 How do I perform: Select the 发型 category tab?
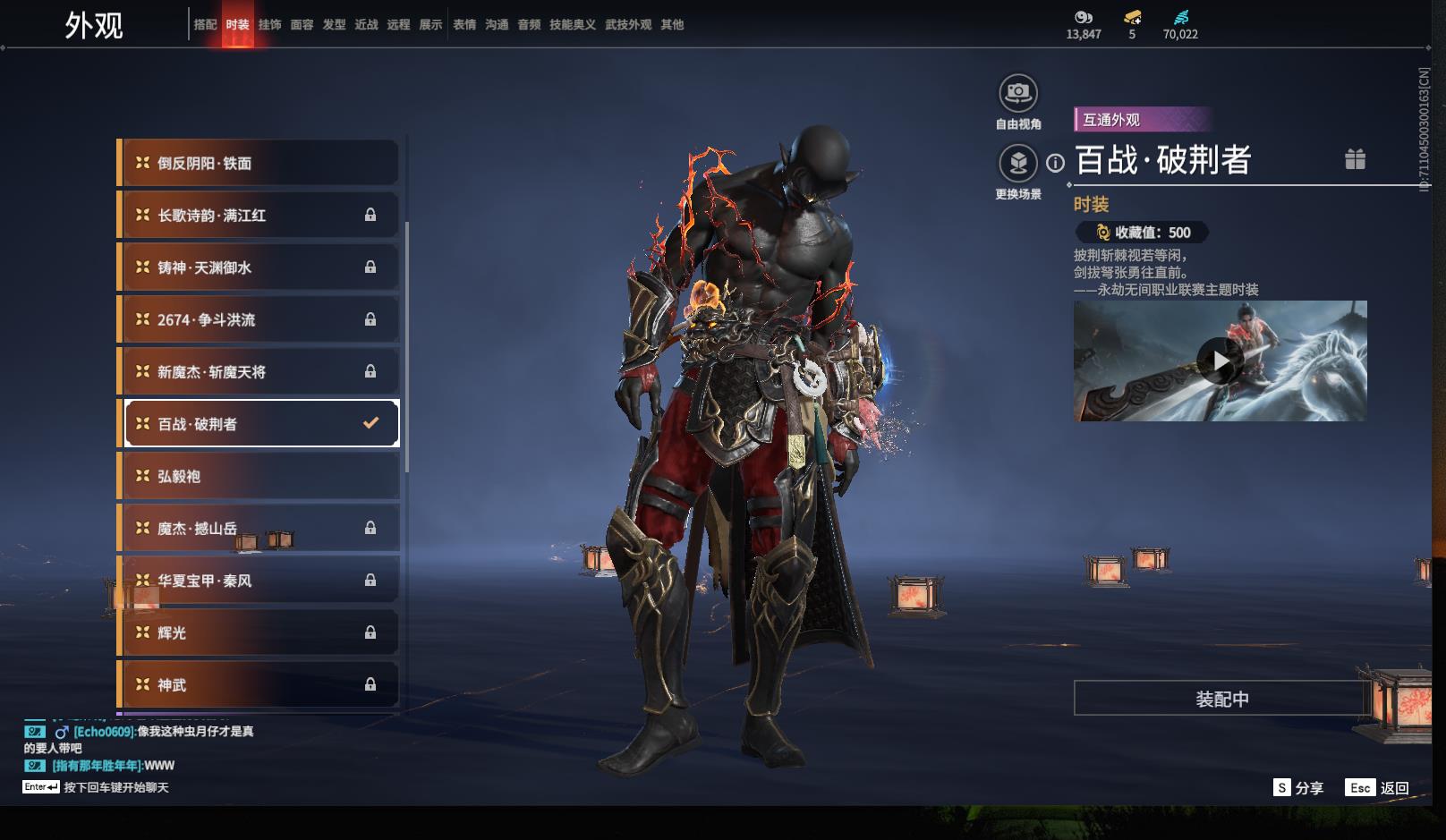334,25
